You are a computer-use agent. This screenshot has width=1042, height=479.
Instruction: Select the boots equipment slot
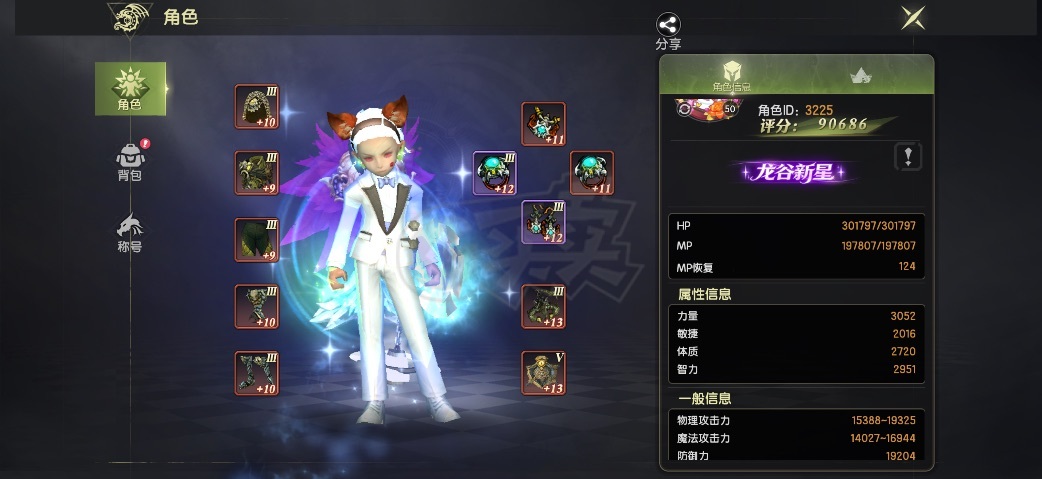coord(256,373)
